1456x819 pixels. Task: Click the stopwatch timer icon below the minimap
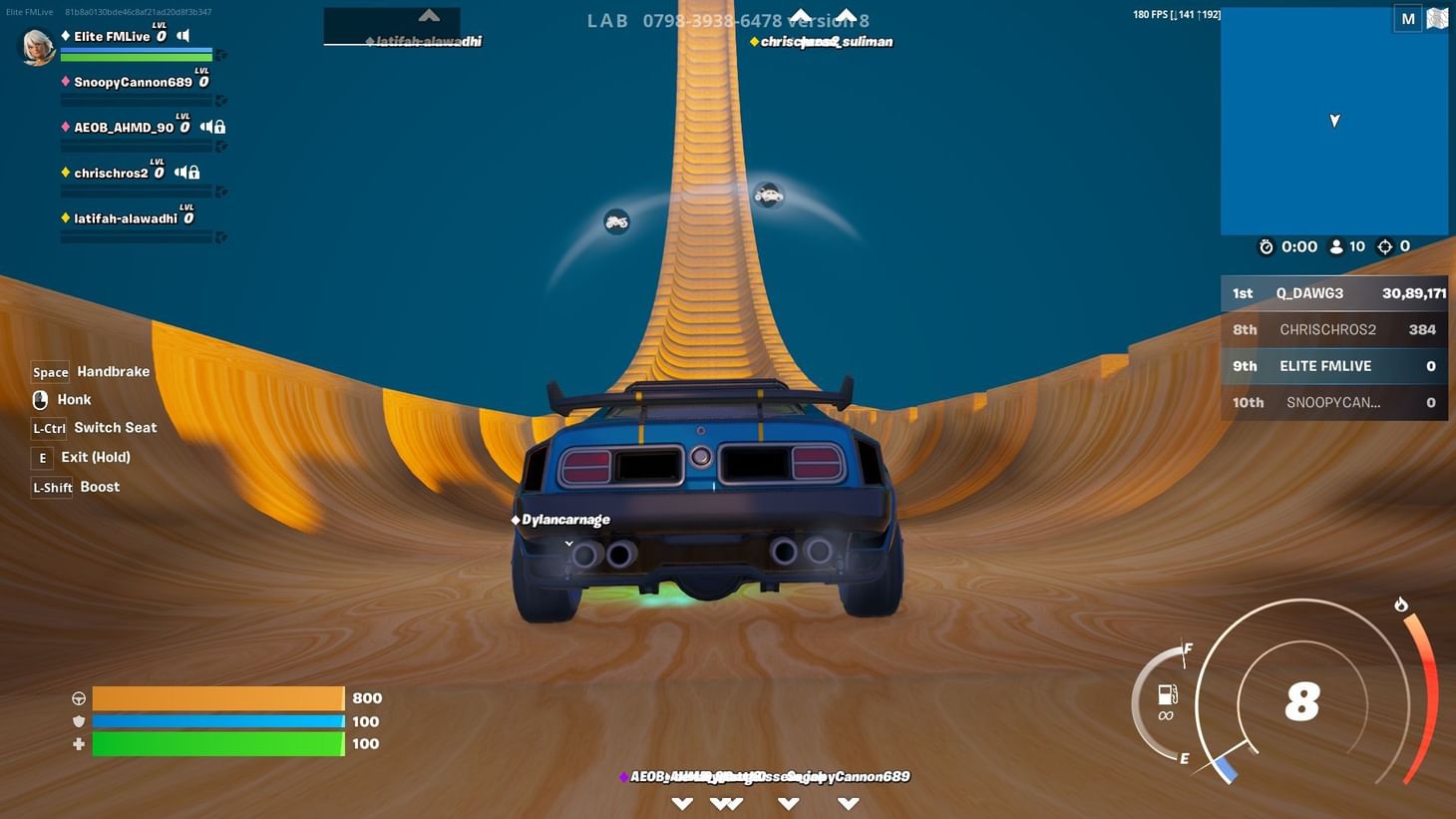pyautogui.click(x=1266, y=246)
